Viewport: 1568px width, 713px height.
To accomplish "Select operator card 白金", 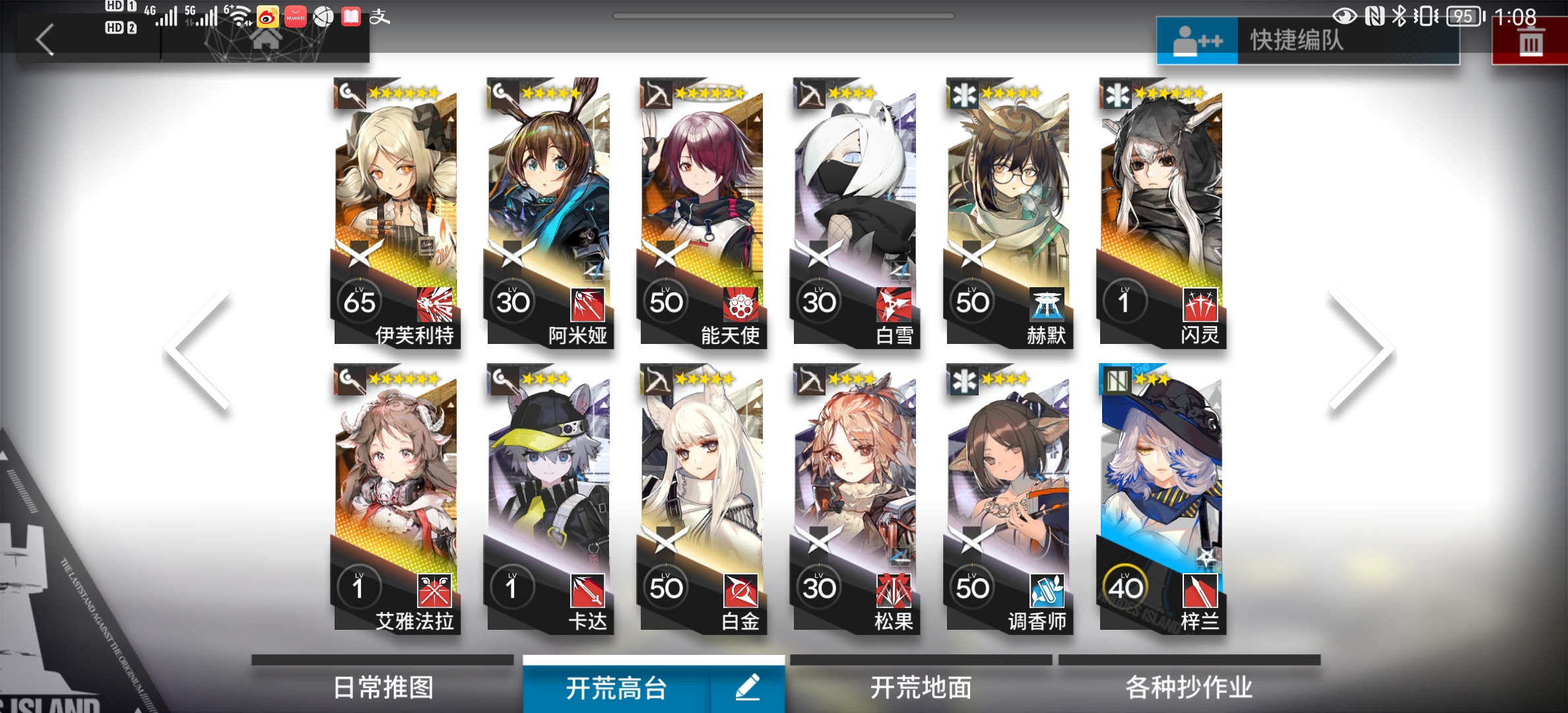I will point(702,498).
